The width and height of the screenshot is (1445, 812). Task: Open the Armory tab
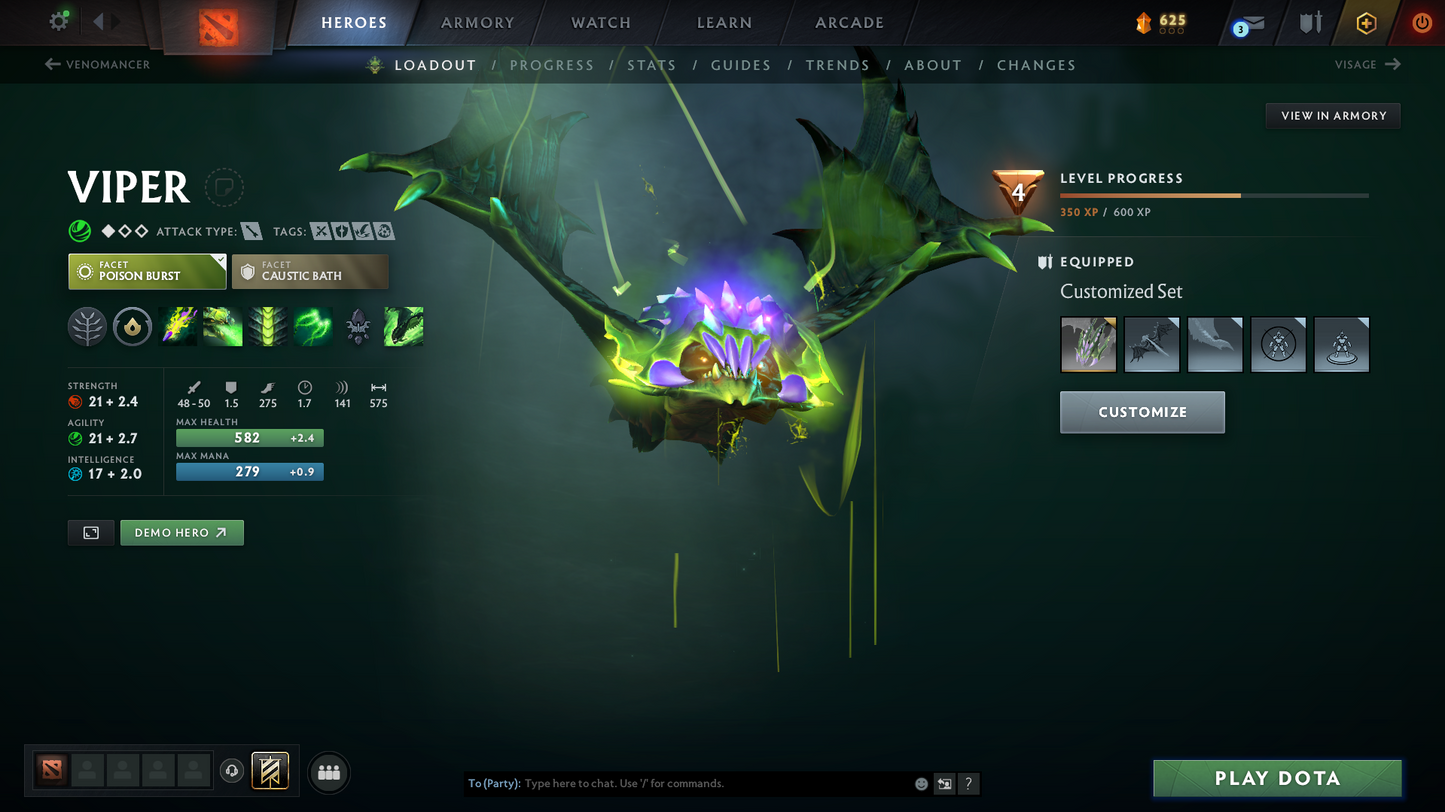[477, 22]
